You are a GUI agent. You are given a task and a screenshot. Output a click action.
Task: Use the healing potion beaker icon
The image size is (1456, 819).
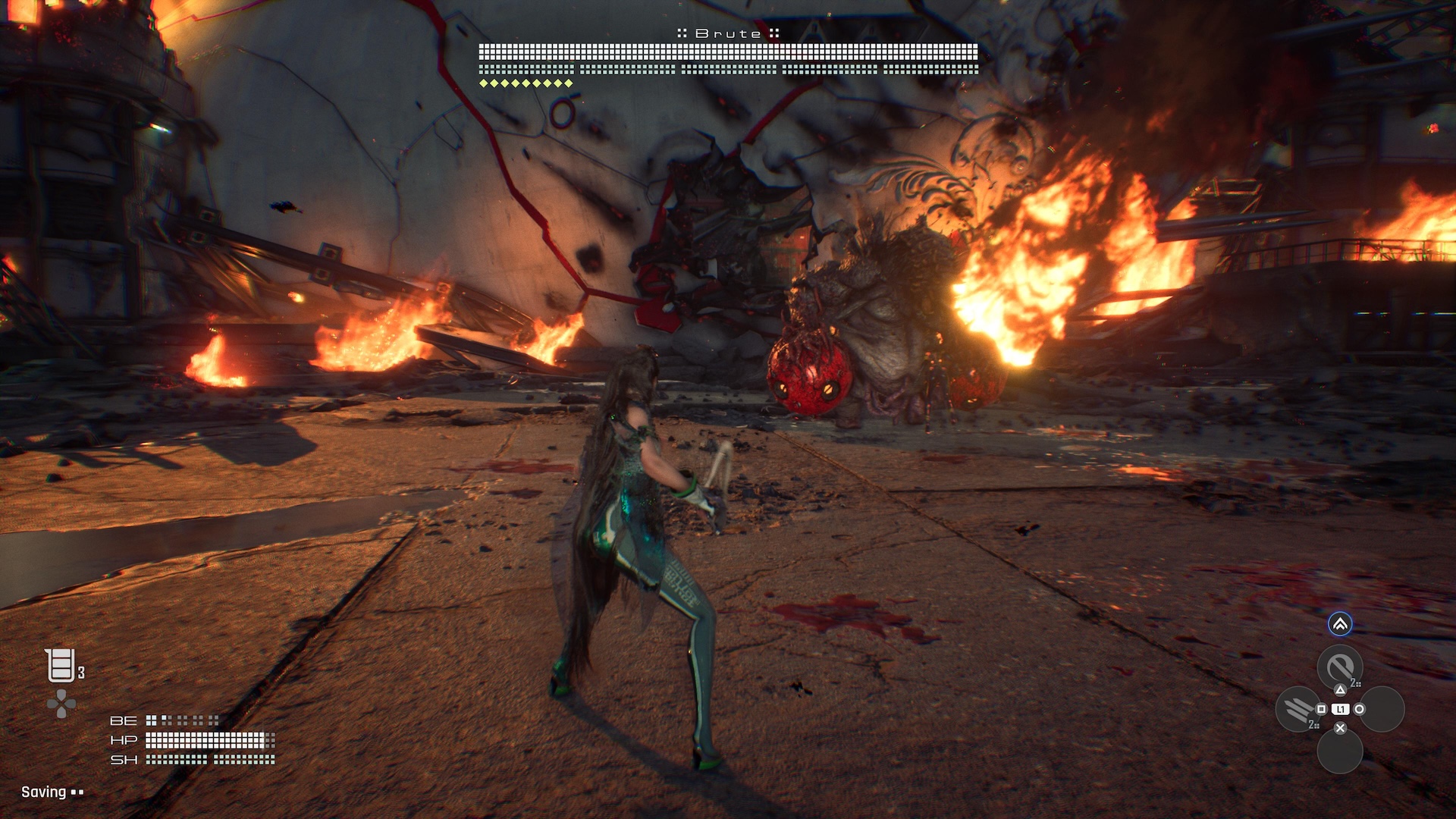(61, 666)
